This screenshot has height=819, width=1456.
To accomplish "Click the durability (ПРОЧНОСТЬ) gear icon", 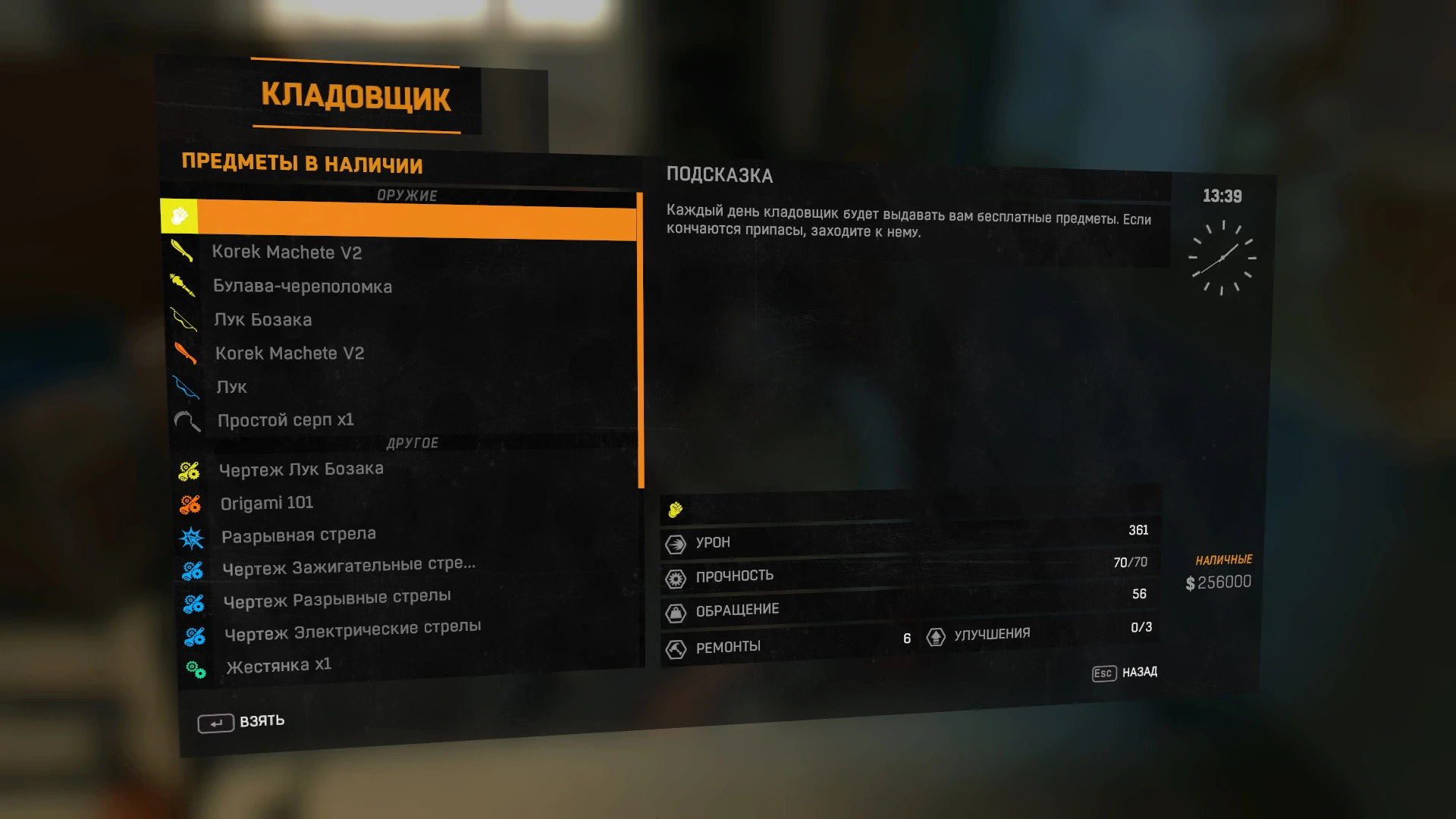I will click(676, 576).
